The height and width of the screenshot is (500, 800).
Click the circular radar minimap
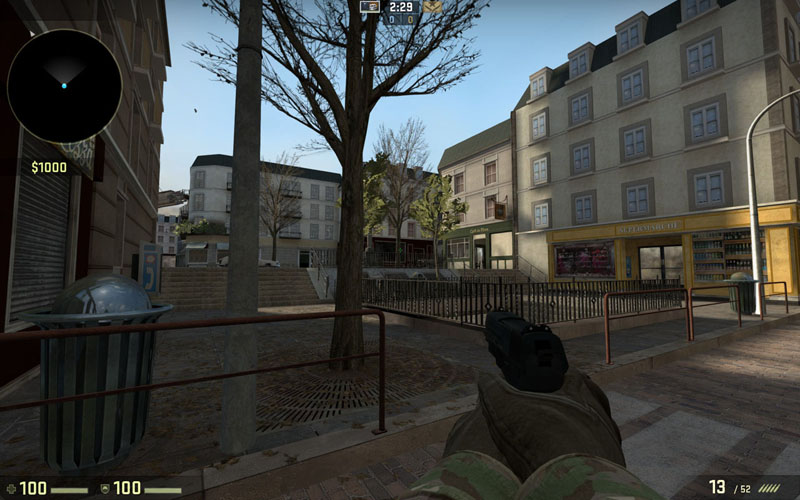pyautogui.click(x=64, y=86)
